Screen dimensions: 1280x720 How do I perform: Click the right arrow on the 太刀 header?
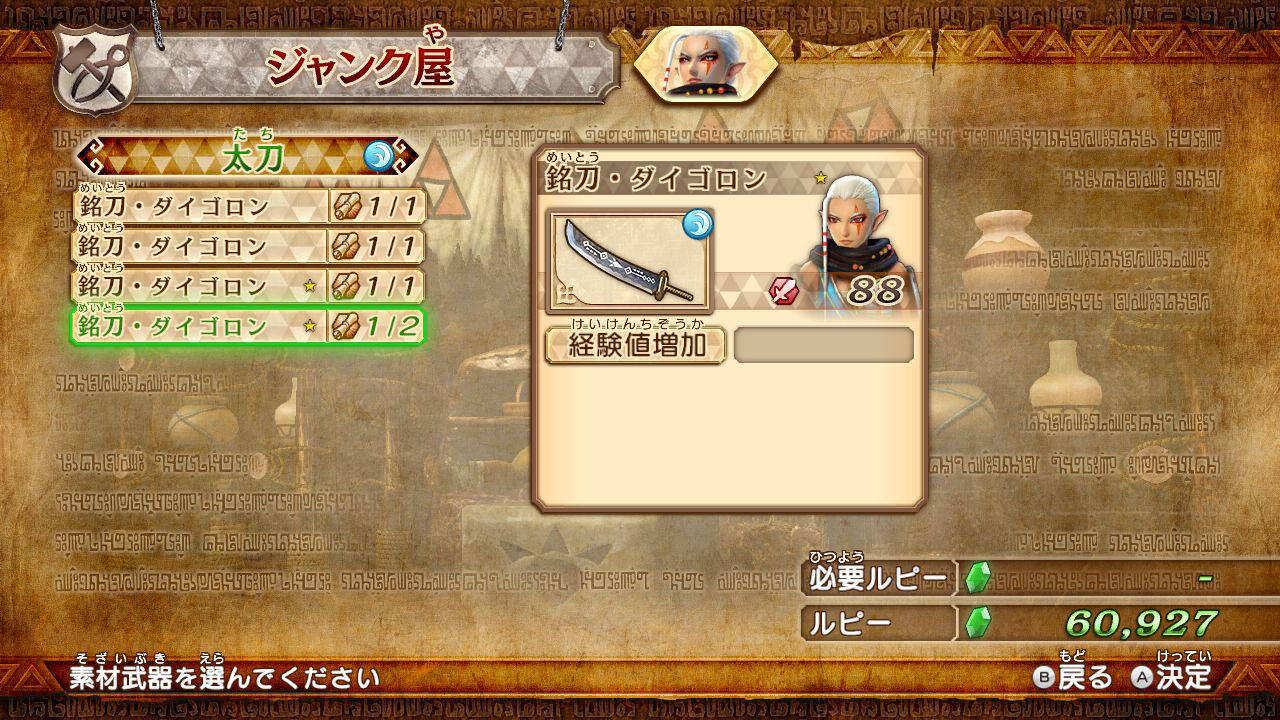(407, 157)
